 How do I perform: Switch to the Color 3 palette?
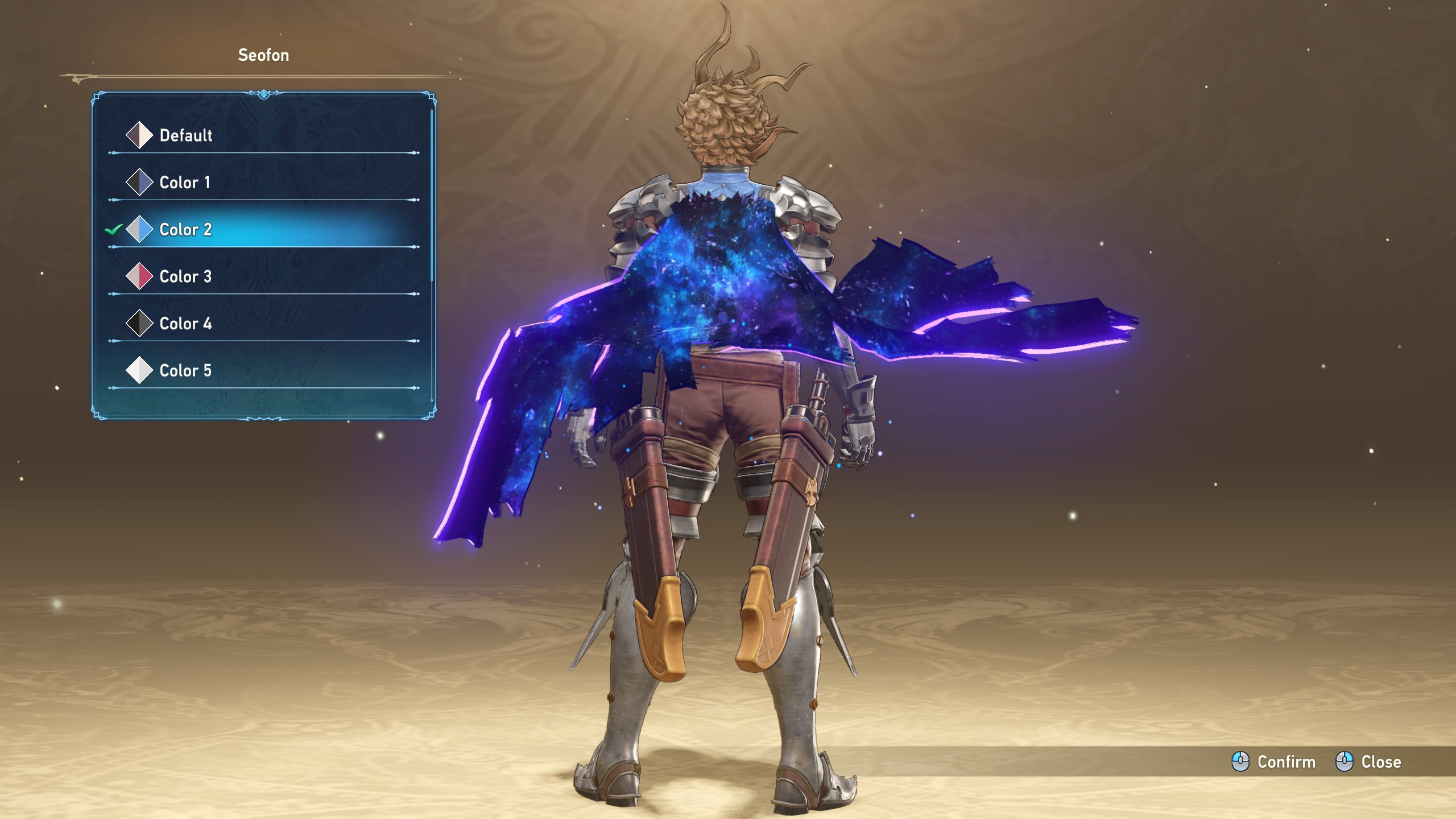(x=185, y=277)
